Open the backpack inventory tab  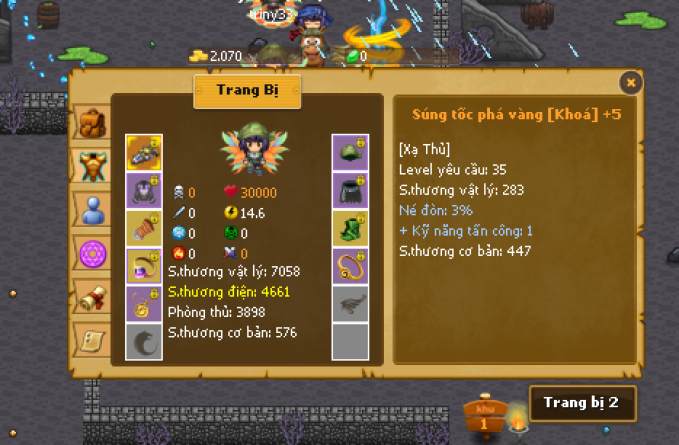(x=93, y=123)
